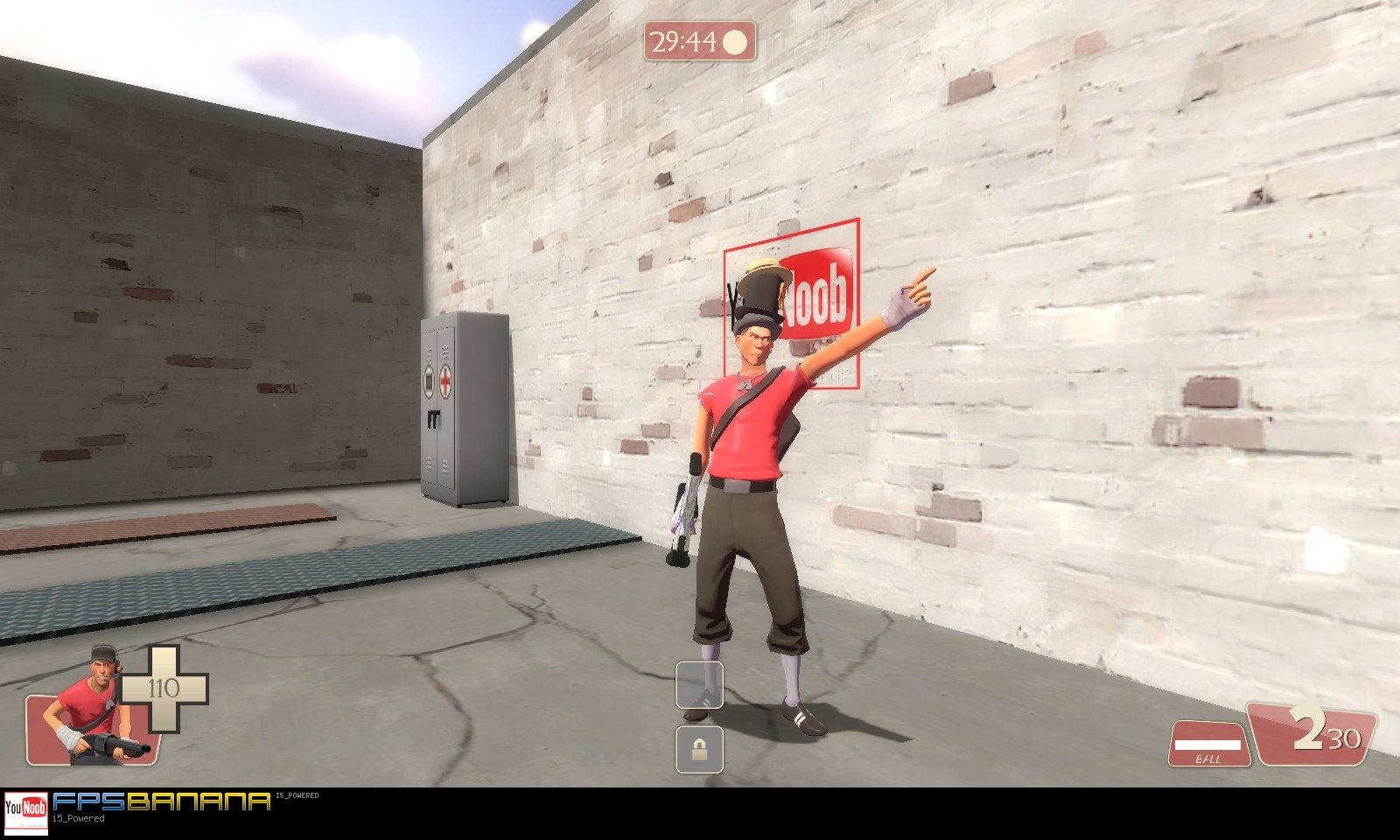1400x840 pixels.
Task: Click the lock icon above the Scout's feet
Action: coord(700,749)
